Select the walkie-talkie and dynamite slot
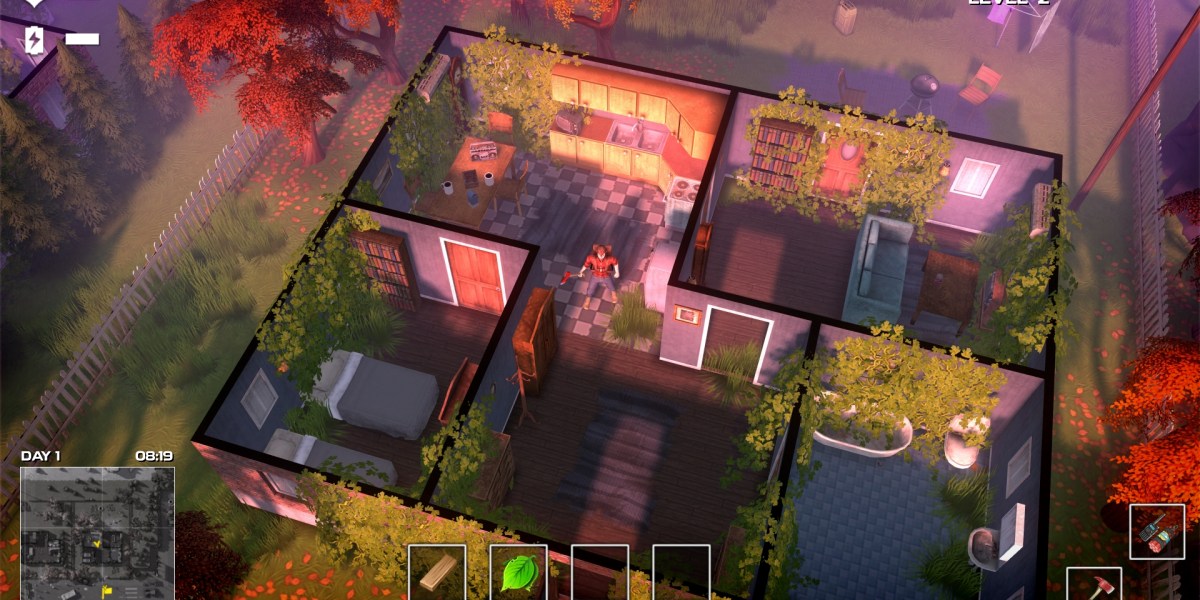The width and height of the screenshot is (1200, 600). click(x=1157, y=531)
